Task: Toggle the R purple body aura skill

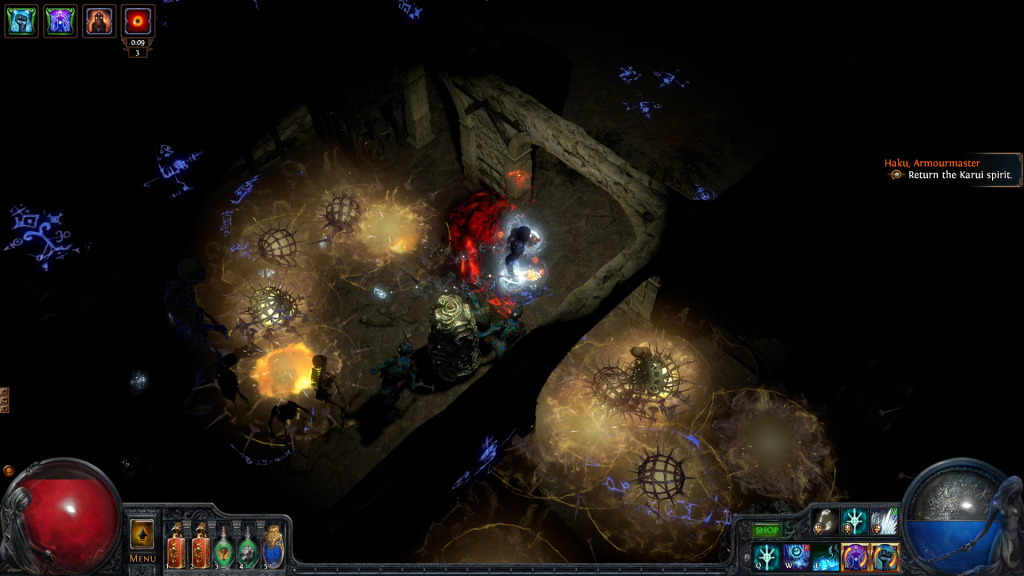Action: pyautogui.click(x=855, y=557)
